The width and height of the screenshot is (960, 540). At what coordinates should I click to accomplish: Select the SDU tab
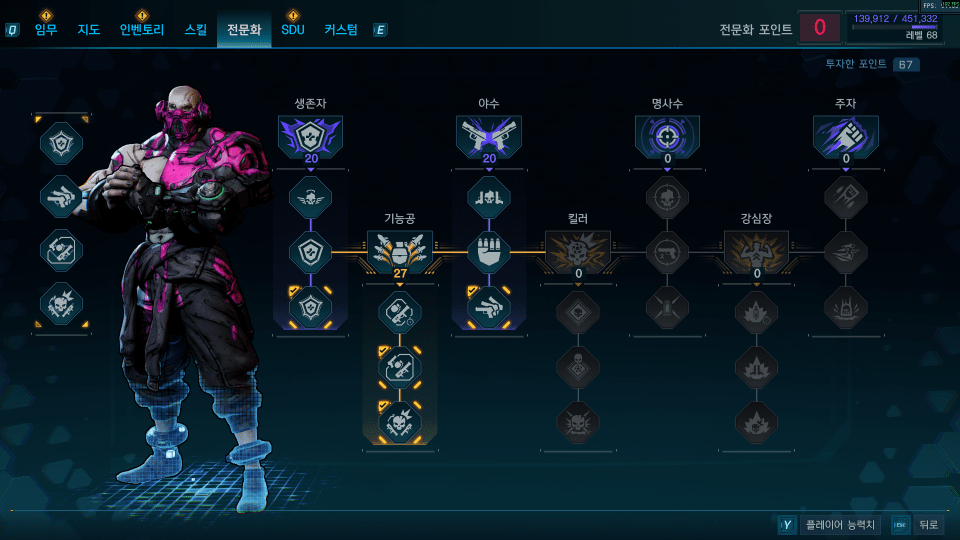click(x=292, y=30)
